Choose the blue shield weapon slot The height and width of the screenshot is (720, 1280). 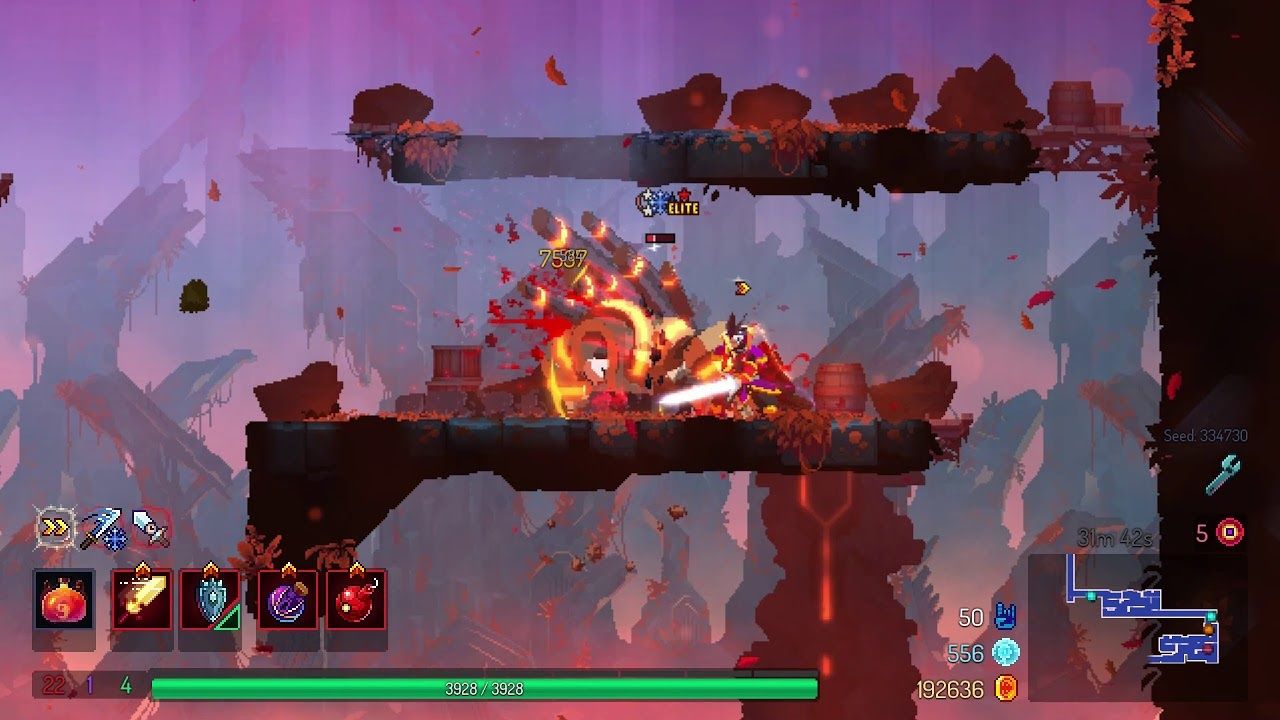210,600
